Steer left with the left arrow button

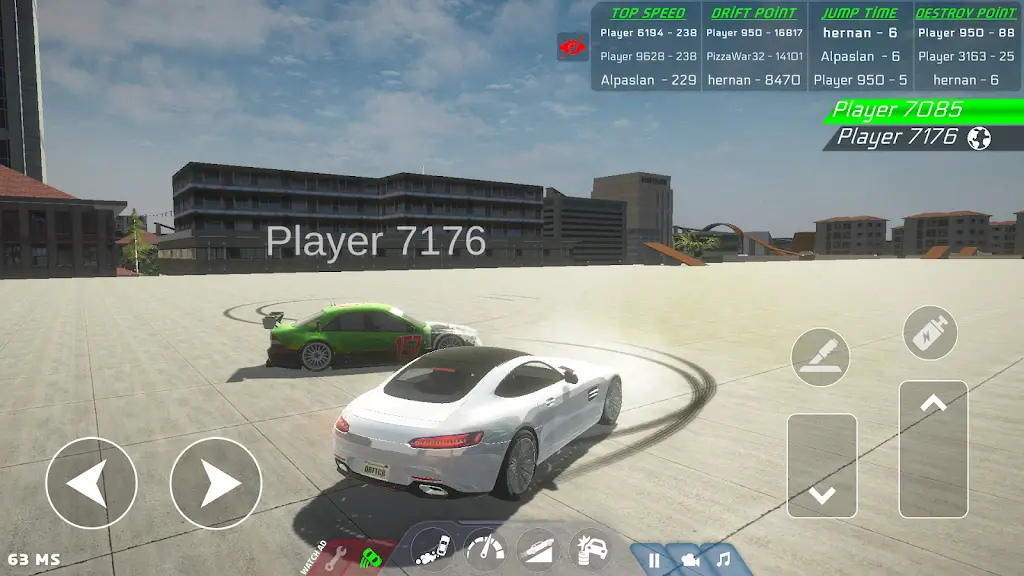91,484
